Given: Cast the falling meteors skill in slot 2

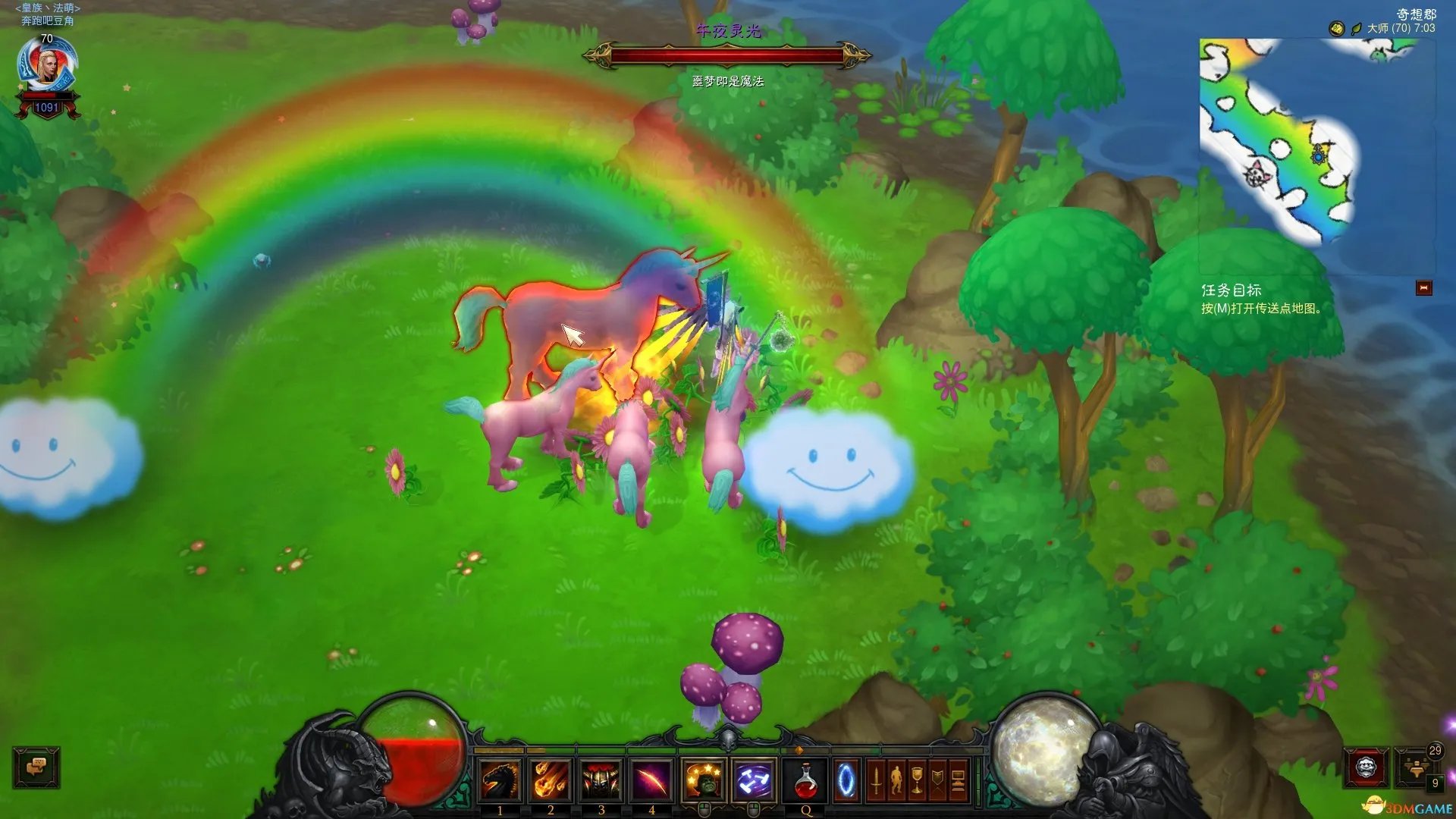Looking at the screenshot, I should (x=551, y=780).
